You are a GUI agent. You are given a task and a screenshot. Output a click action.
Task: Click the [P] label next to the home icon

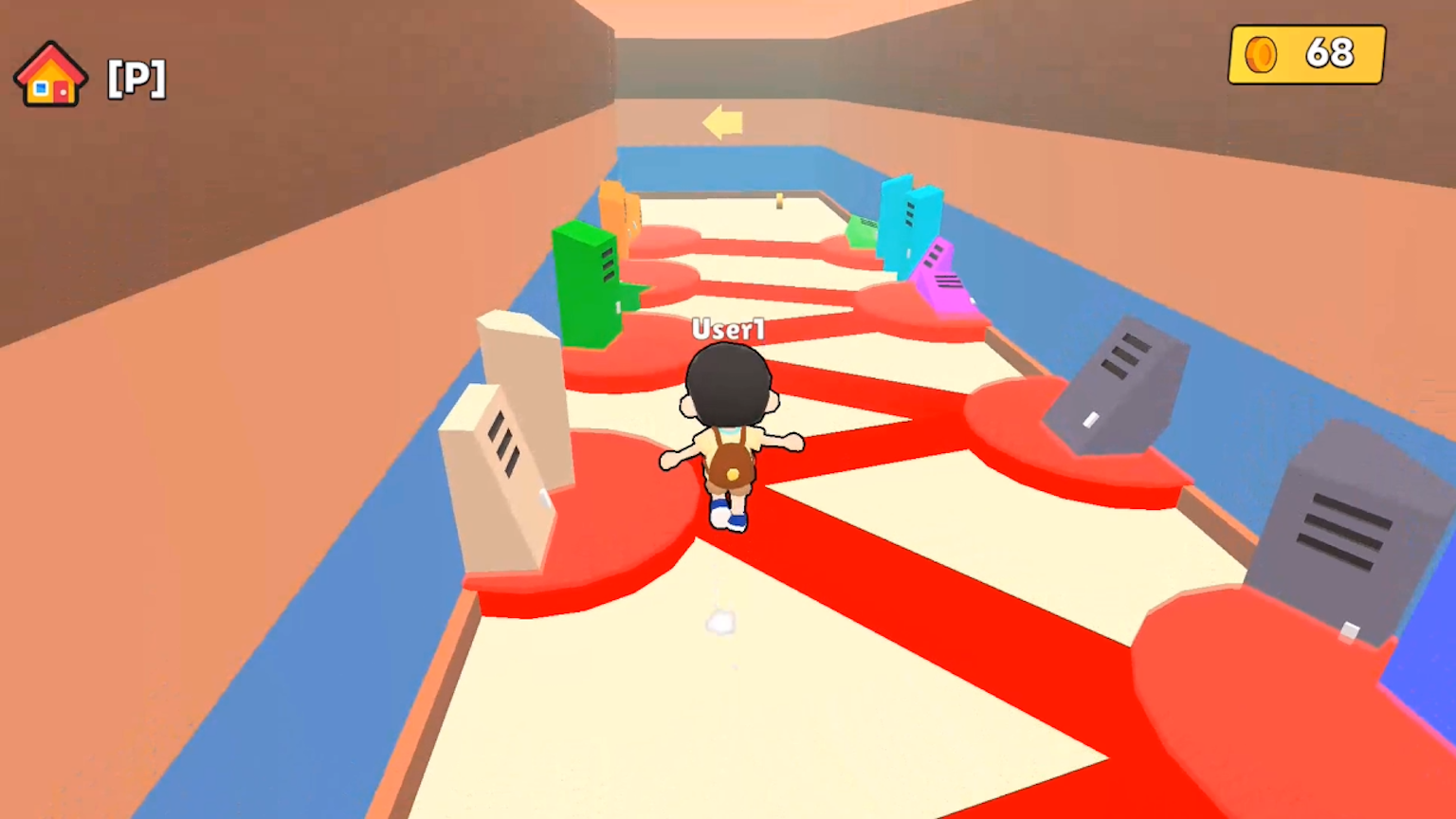click(x=136, y=78)
